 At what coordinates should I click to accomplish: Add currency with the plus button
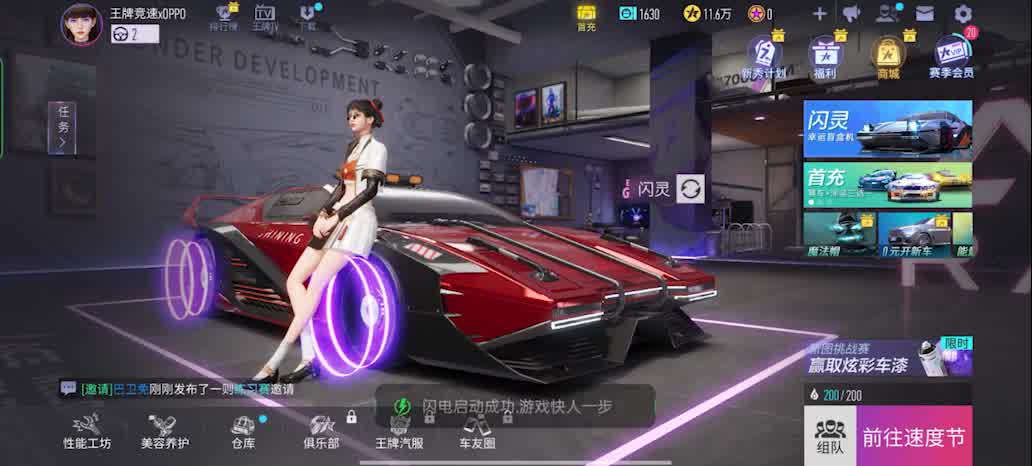pyautogui.click(x=819, y=14)
